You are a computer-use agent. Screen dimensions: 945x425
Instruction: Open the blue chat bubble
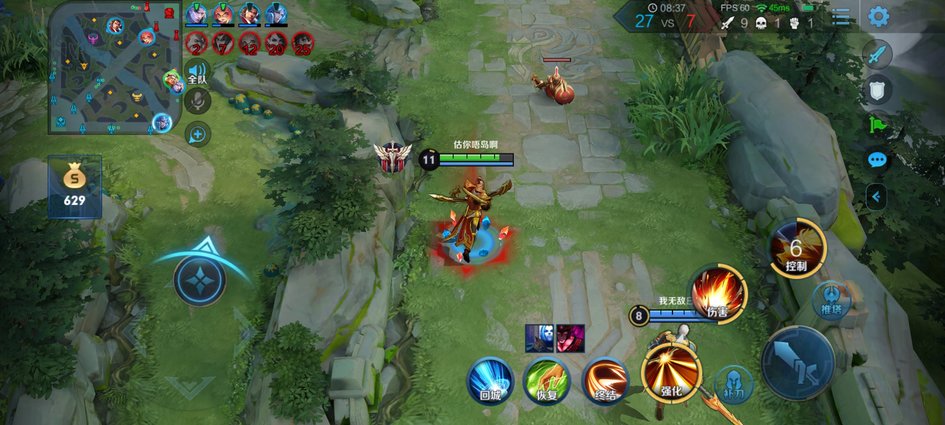(x=877, y=160)
